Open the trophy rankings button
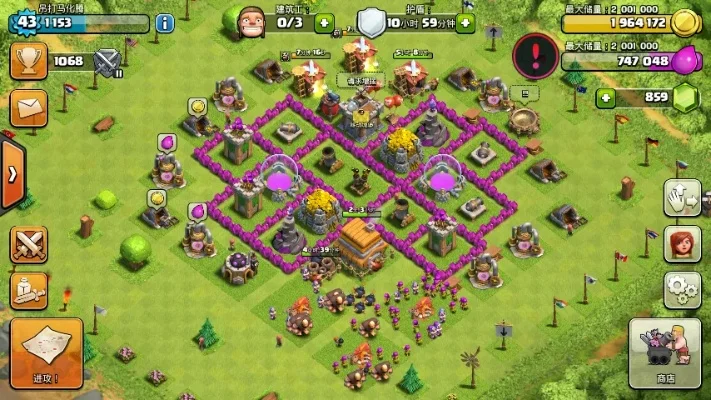Image resolution: width=711 pixels, height=400 pixels. coord(28,60)
